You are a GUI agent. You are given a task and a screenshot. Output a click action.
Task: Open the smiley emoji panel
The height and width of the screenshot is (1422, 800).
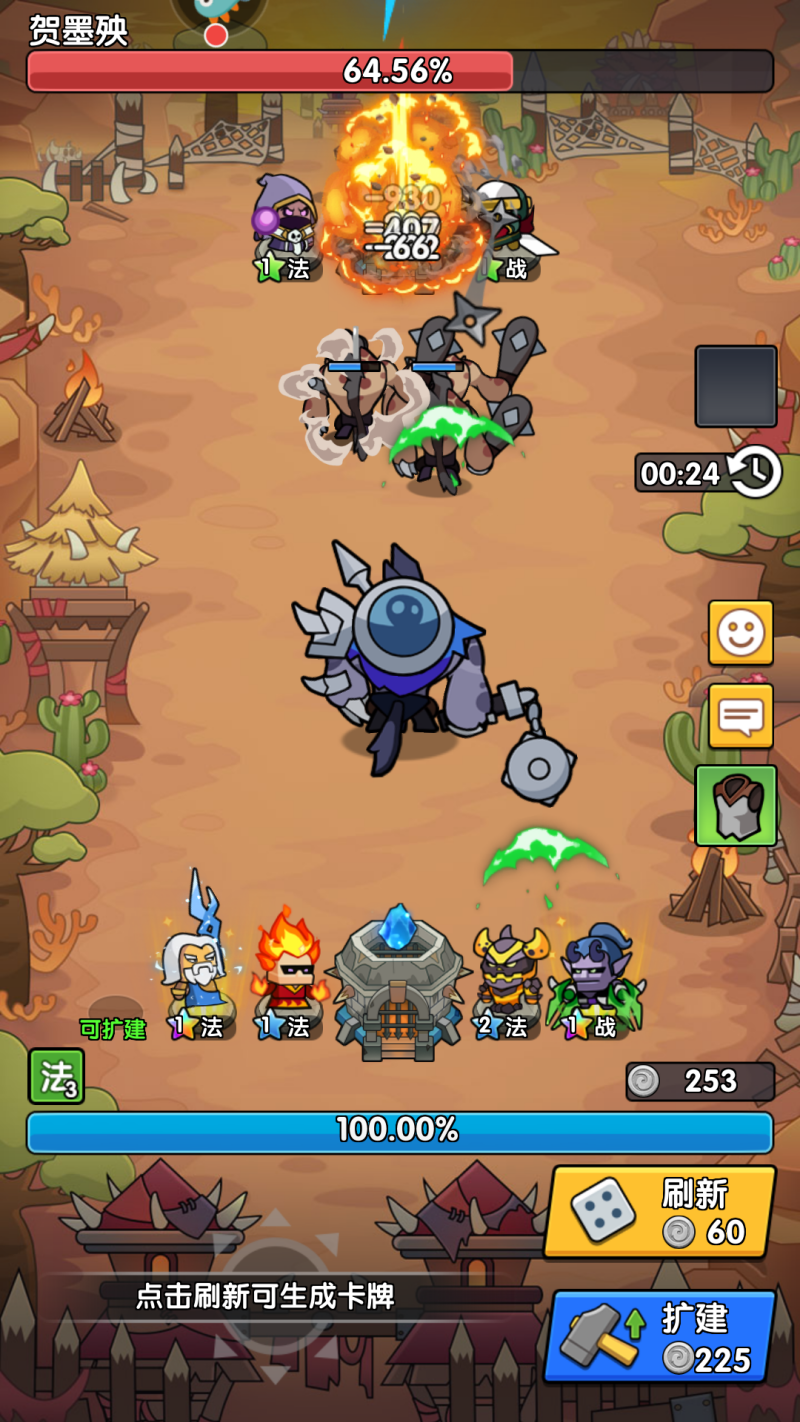click(x=741, y=633)
